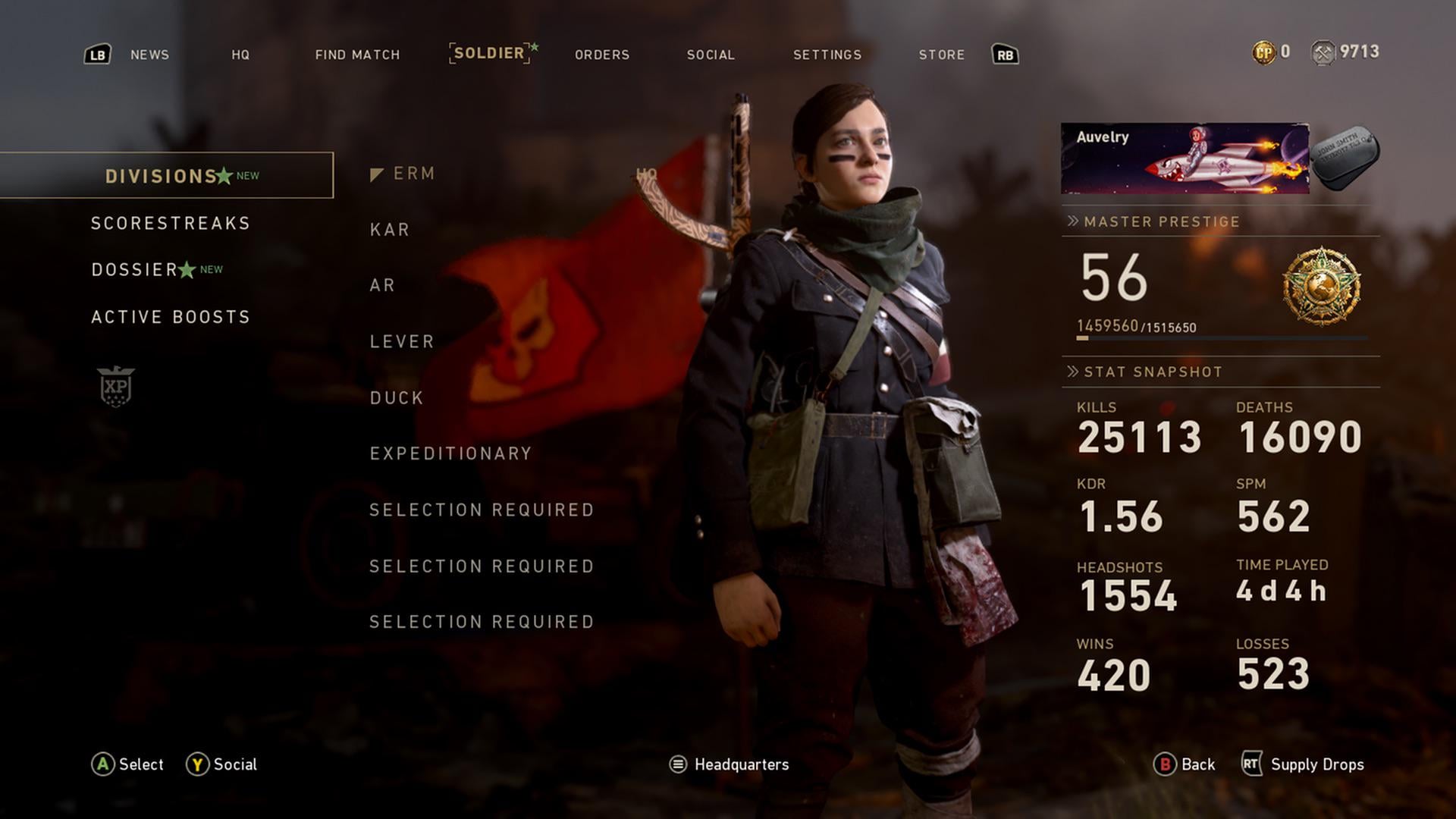Image resolution: width=1456 pixels, height=819 pixels.
Task: Open the Divisions menu entry
Action: coord(162,176)
